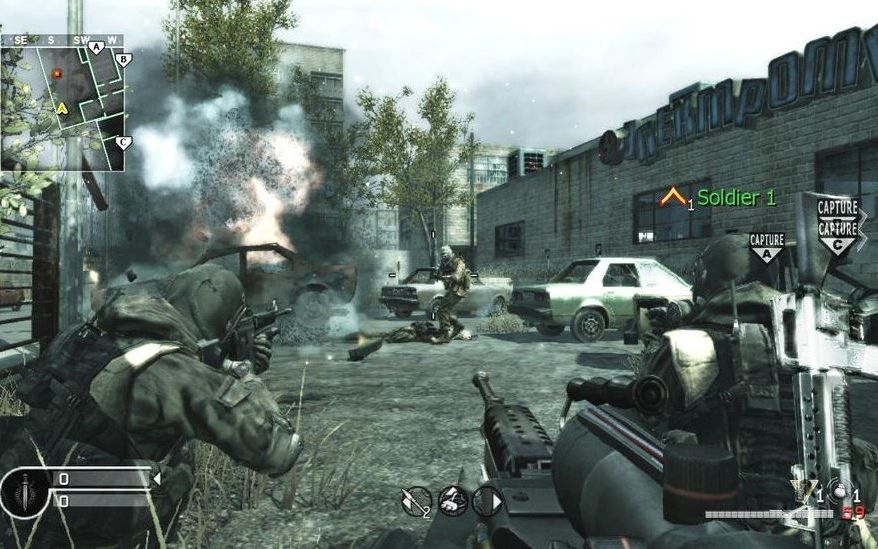Click the team emblem beside the score bars
The width and height of the screenshot is (878, 549).
pos(24,490)
